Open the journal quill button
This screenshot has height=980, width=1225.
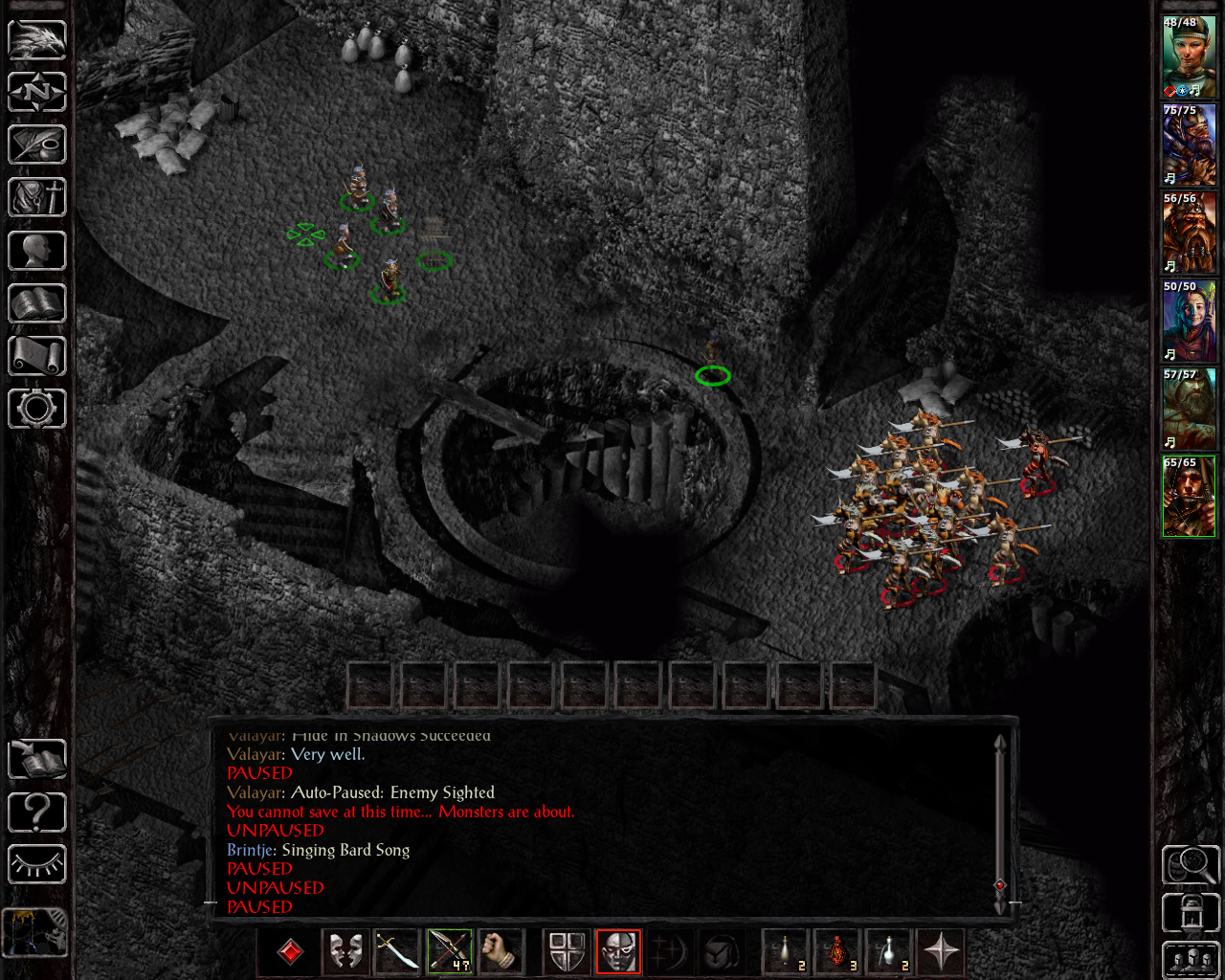[36, 145]
